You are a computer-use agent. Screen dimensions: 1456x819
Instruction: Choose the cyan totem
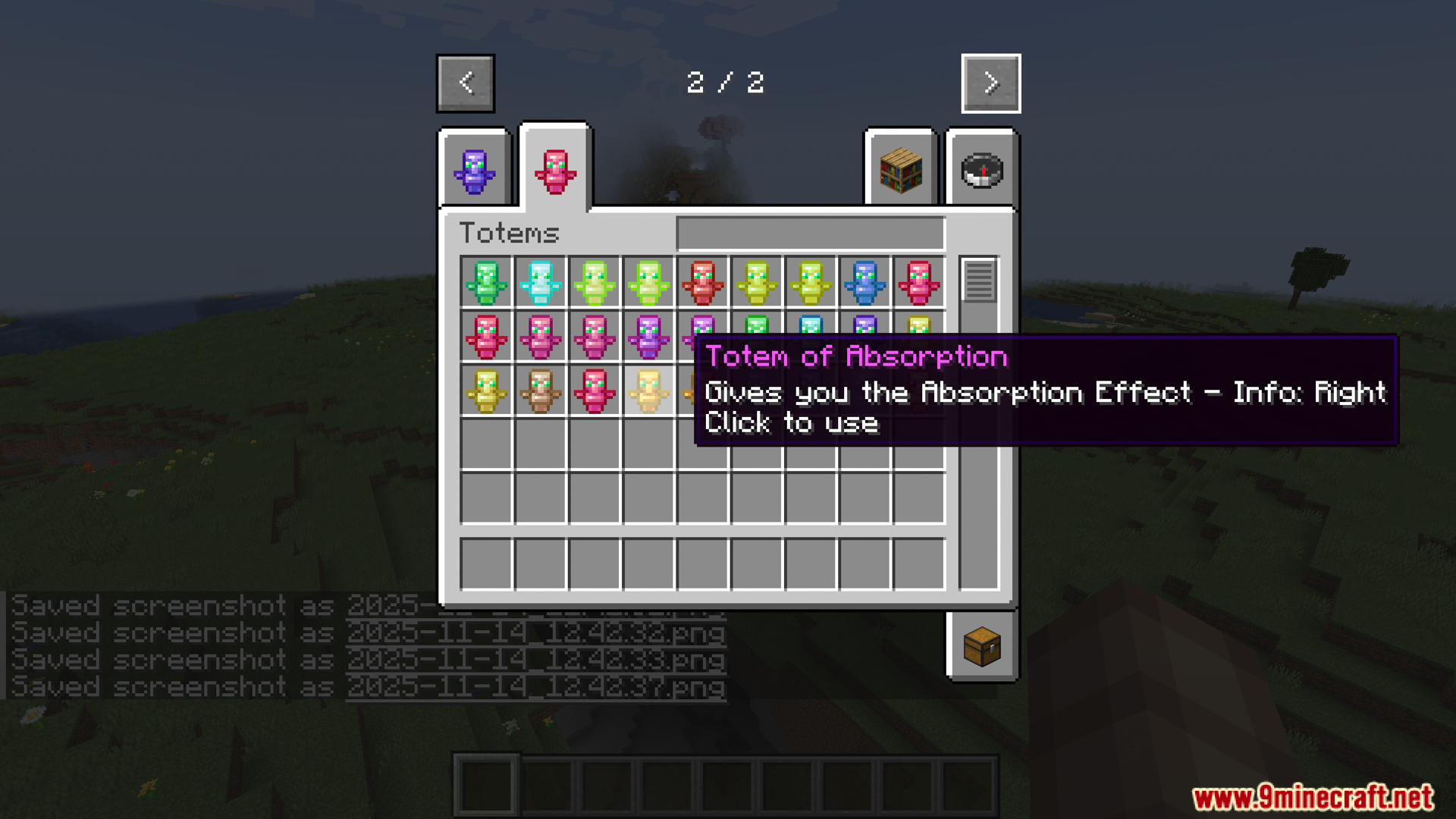(541, 282)
